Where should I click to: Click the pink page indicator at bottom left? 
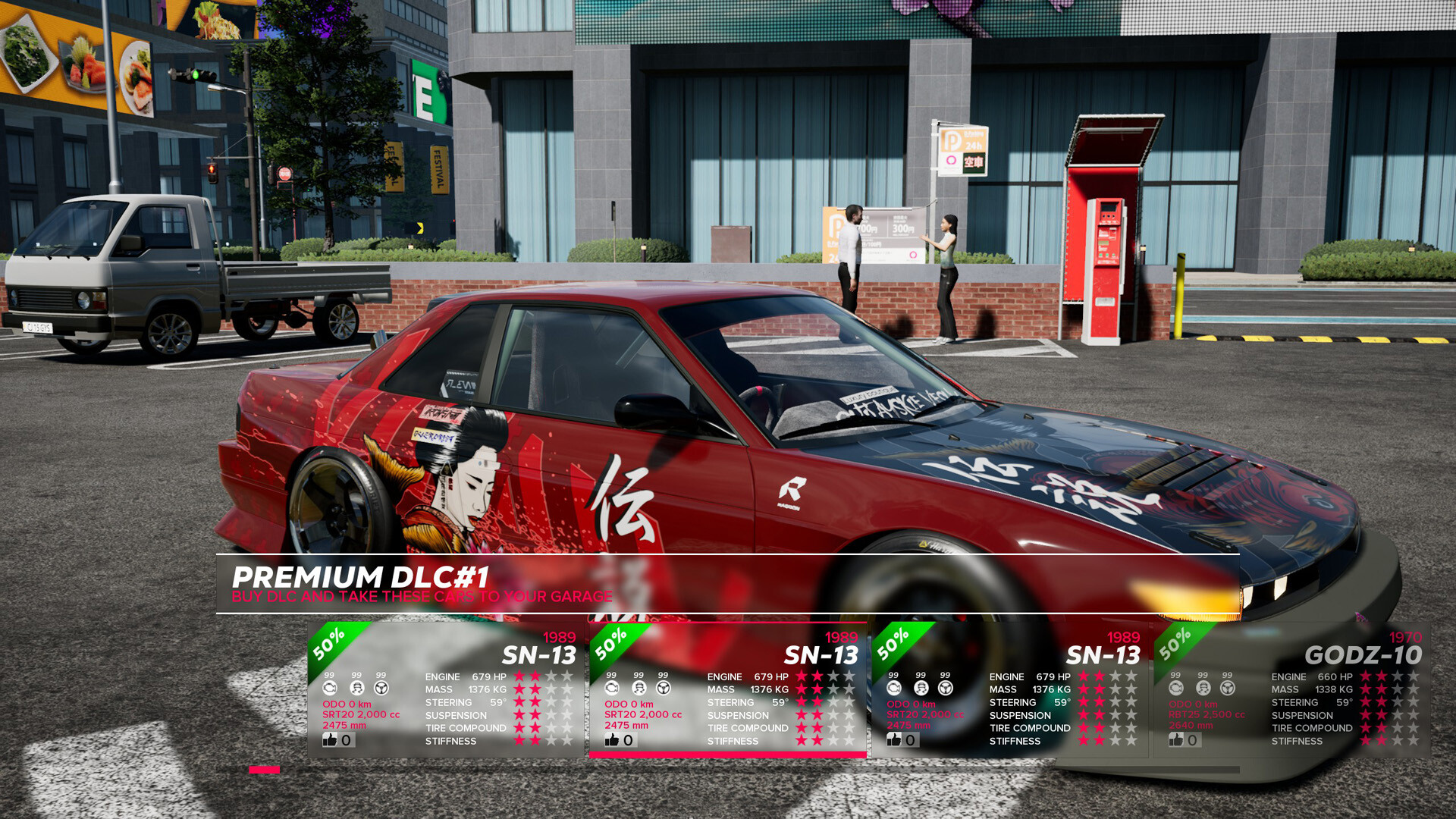[264, 770]
